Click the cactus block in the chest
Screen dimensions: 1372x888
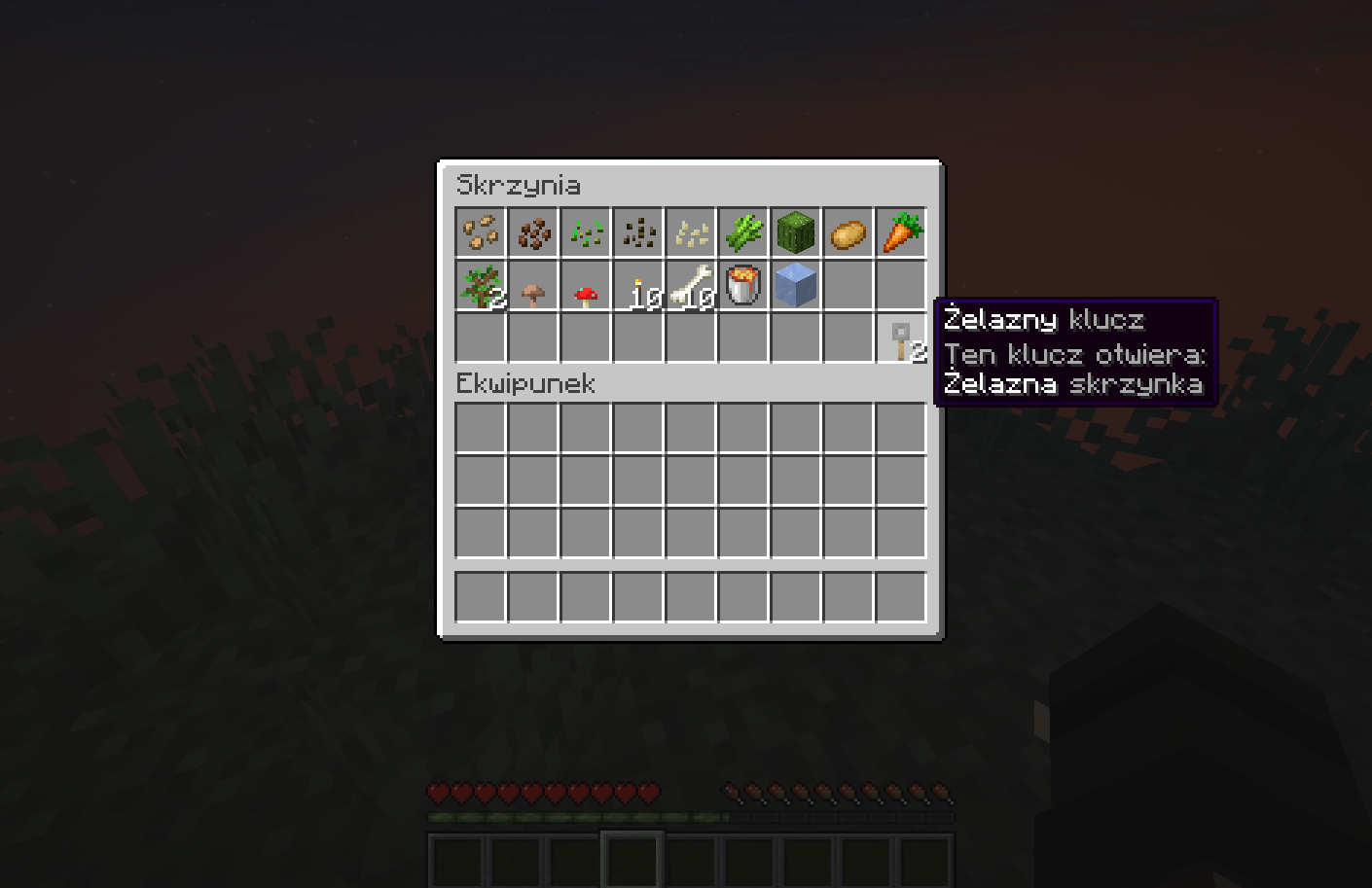pos(797,231)
